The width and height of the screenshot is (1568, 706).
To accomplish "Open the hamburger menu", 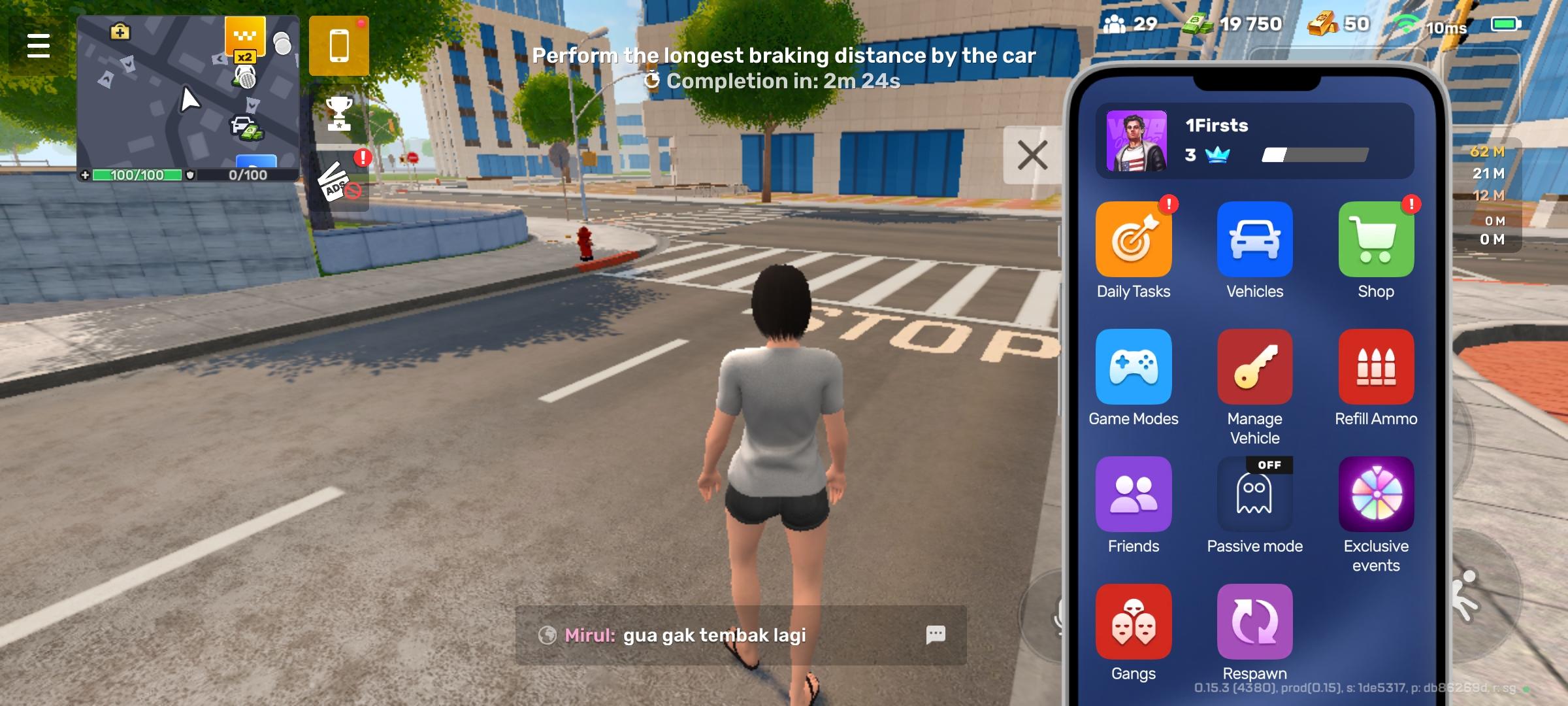I will pyautogui.click(x=37, y=46).
